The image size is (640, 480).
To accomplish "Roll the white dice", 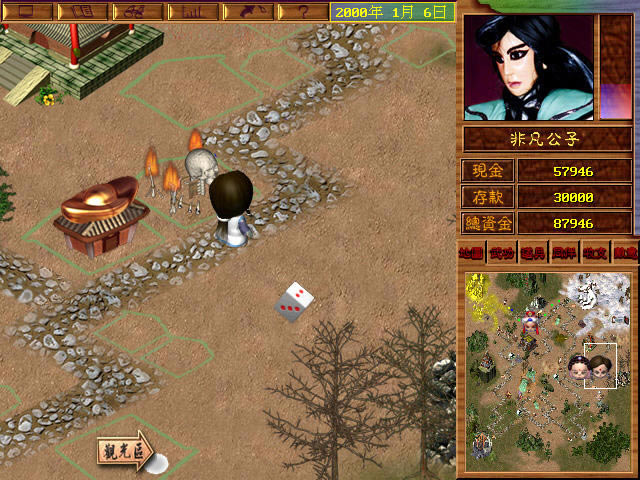I will 294,303.
